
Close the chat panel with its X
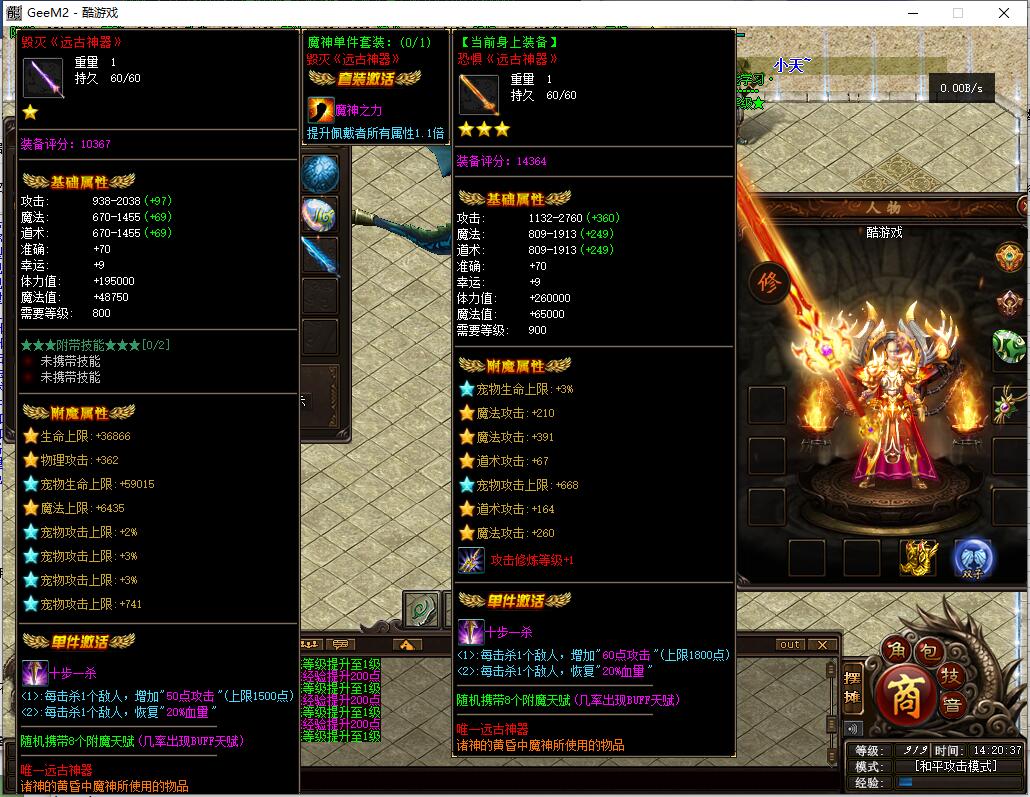click(x=822, y=645)
